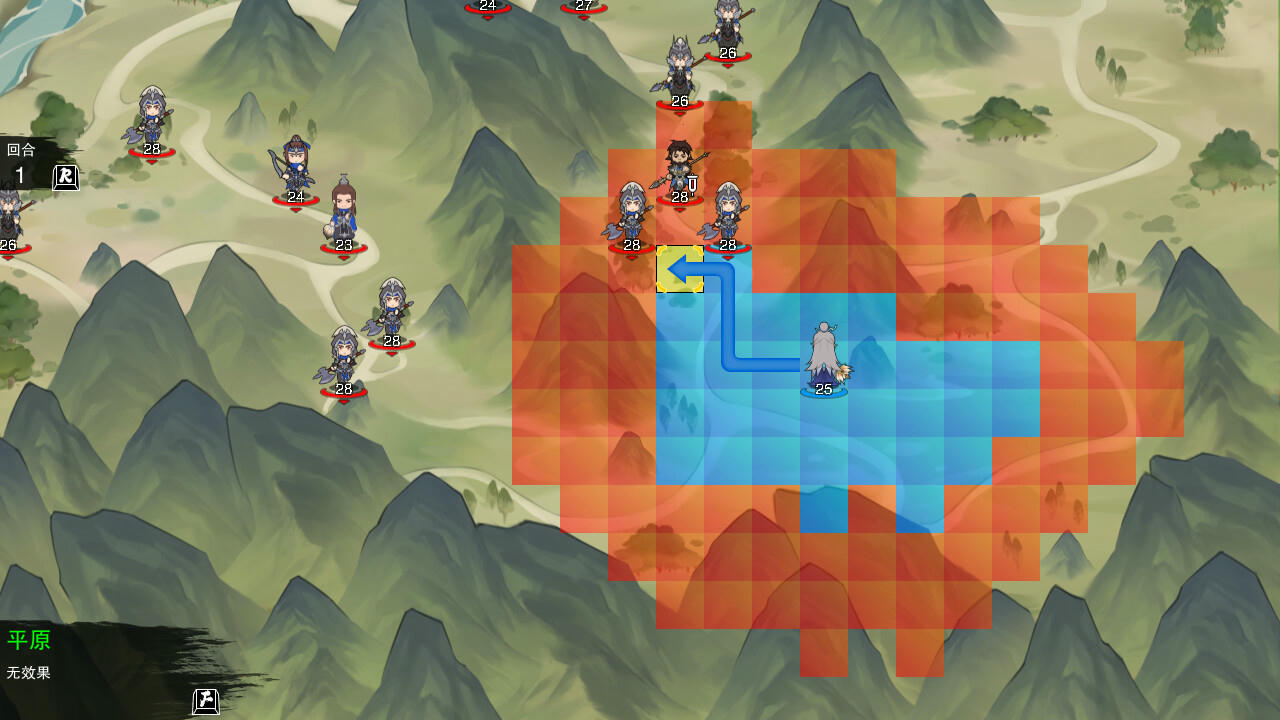Select the enemy unit labeled 27 at screen top
The height and width of the screenshot is (720, 1280).
tap(583, 8)
